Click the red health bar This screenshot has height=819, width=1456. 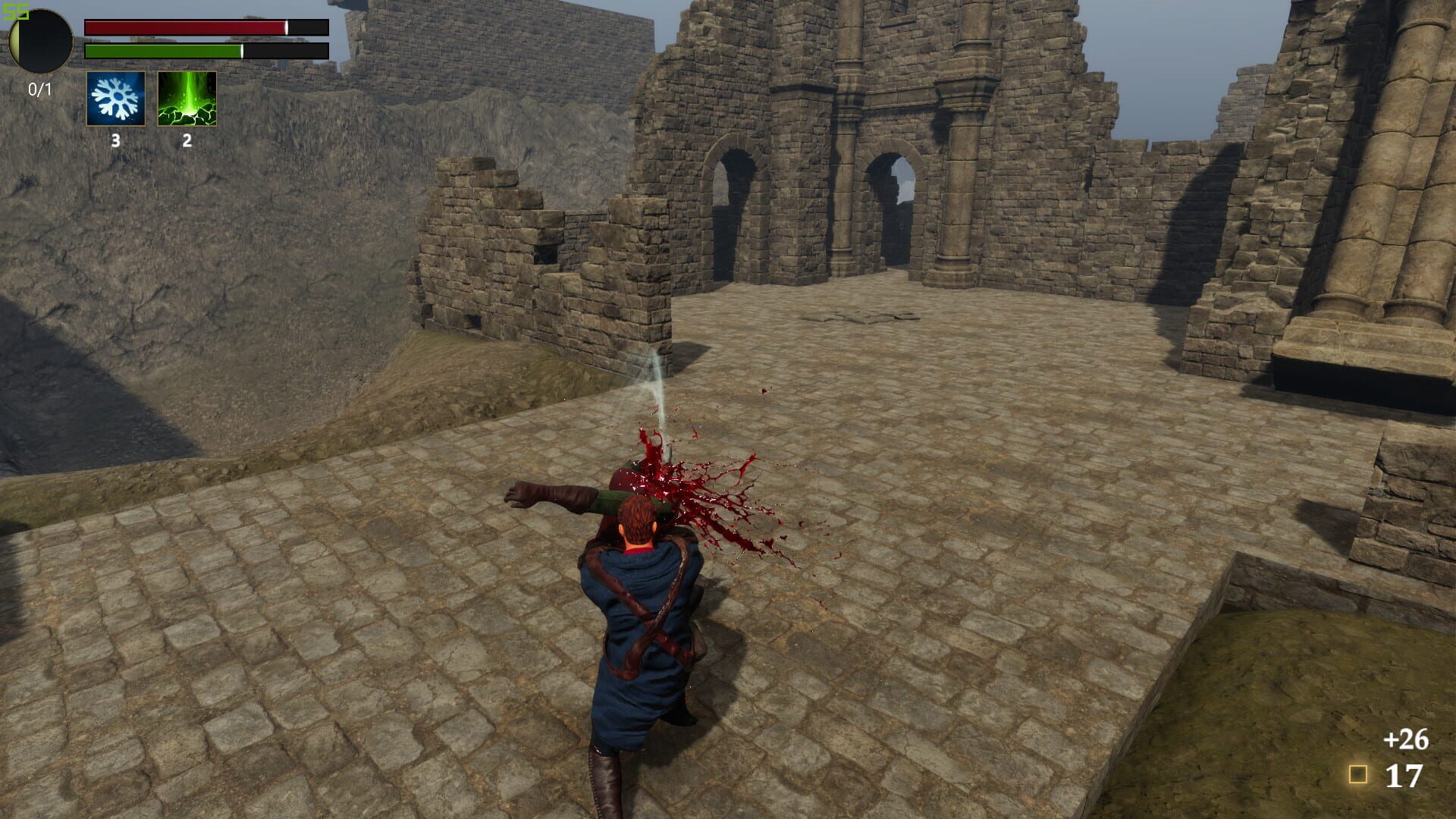tap(205, 28)
